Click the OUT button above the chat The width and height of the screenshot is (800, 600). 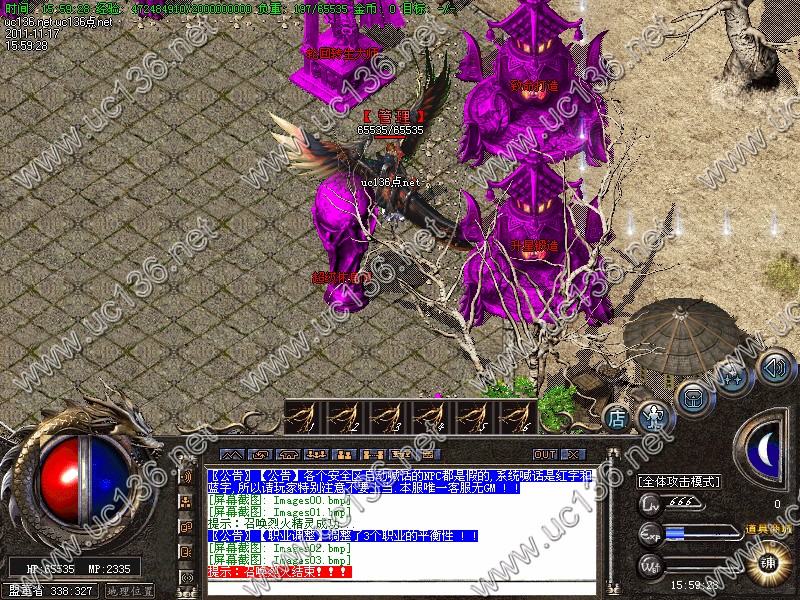(x=545, y=454)
